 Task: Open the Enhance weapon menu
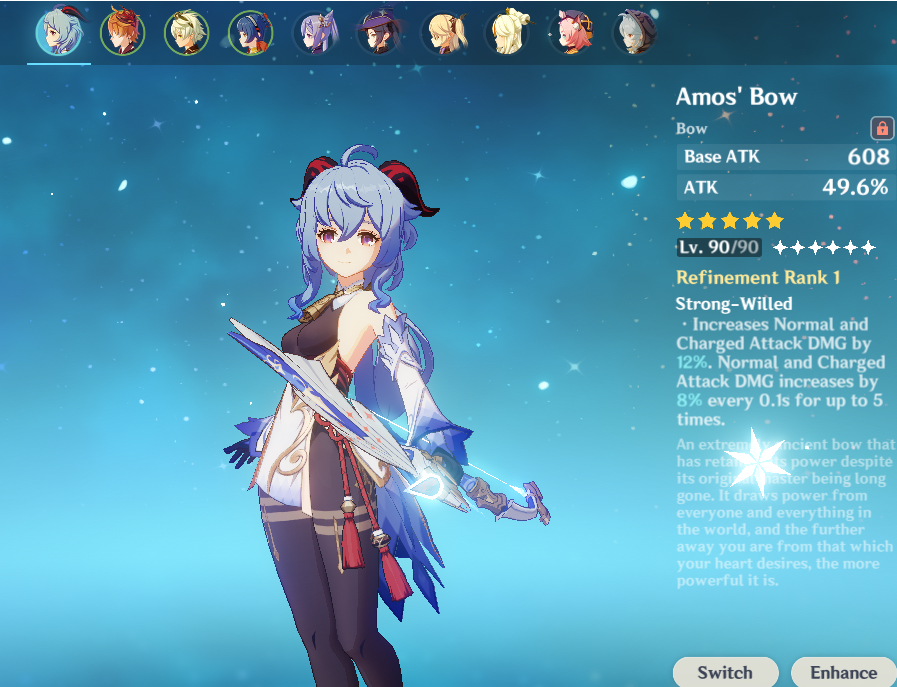(x=843, y=672)
